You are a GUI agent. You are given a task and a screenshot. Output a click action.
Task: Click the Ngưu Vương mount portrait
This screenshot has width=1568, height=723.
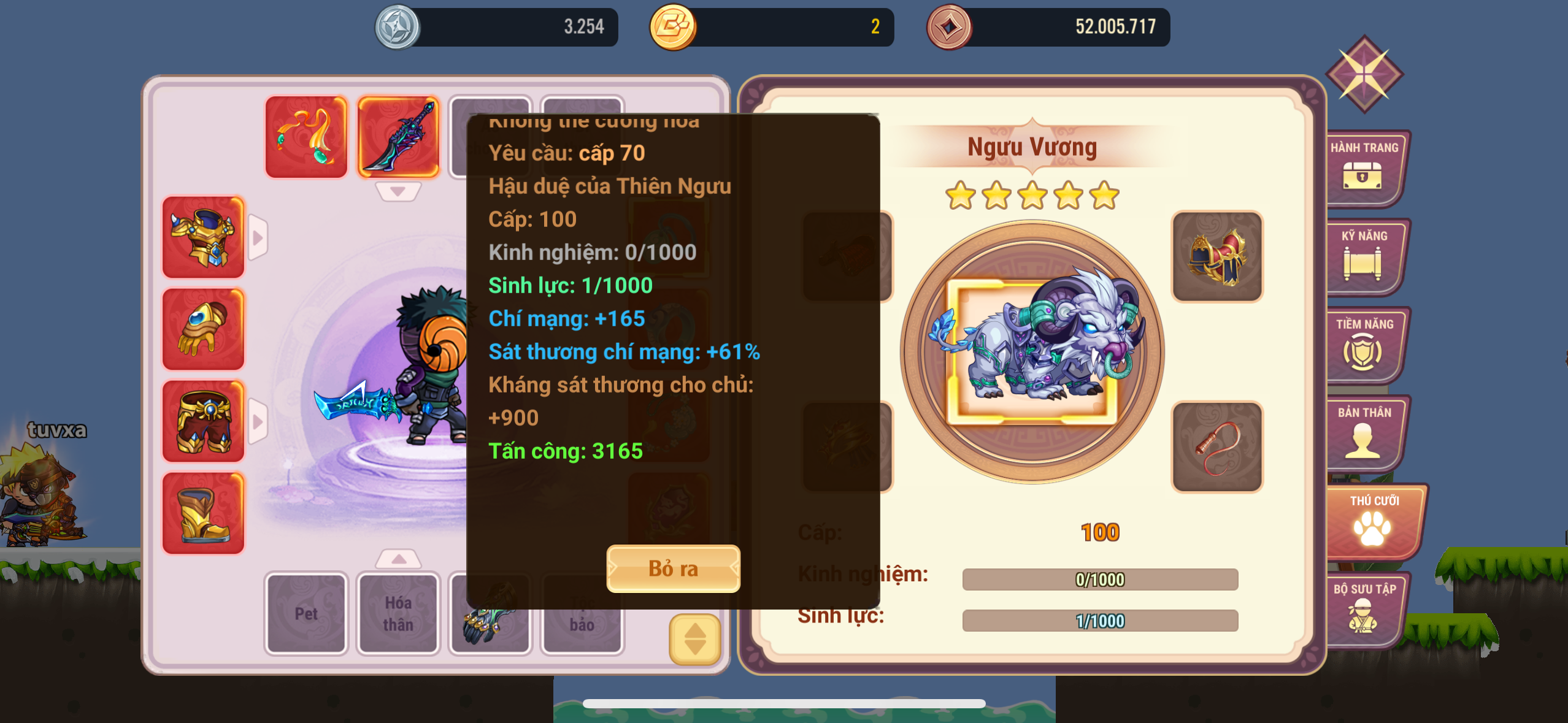pyautogui.click(x=1032, y=352)
